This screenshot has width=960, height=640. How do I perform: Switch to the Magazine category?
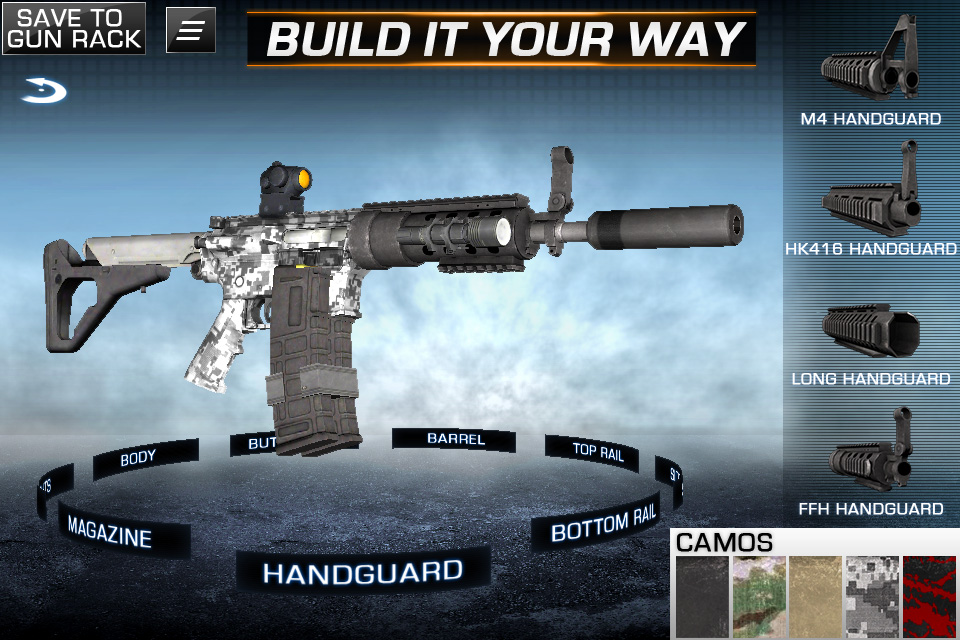tap(110, 531)
